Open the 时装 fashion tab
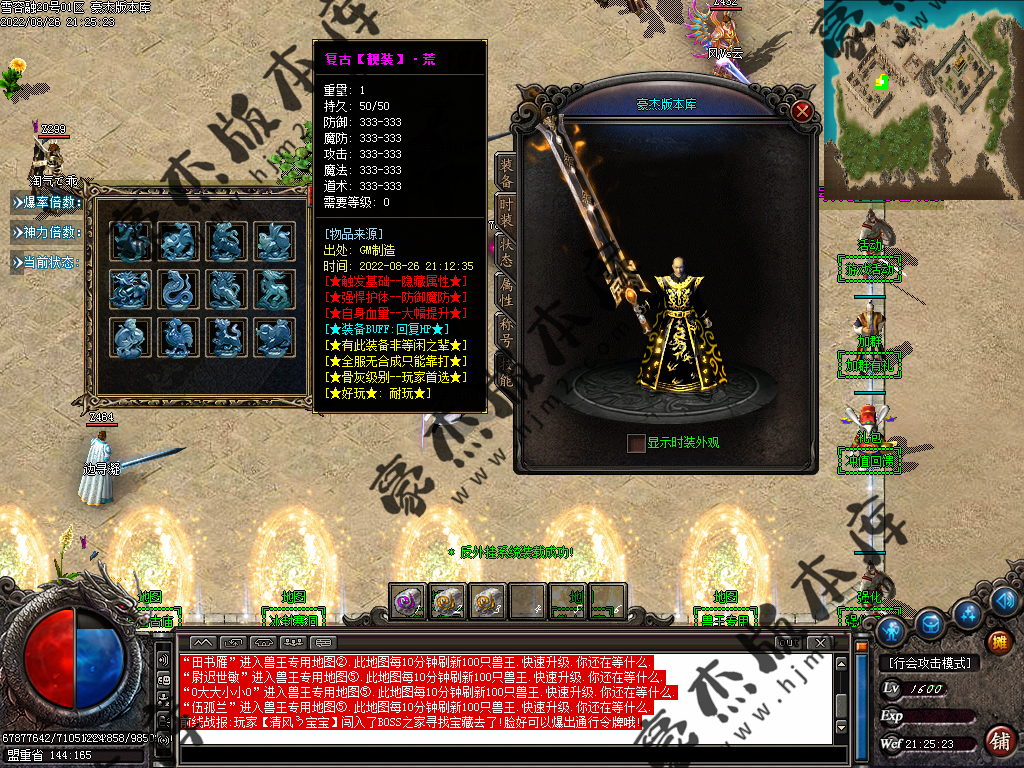This screenshot has width=1024, height=768. [x=507, y=212]
